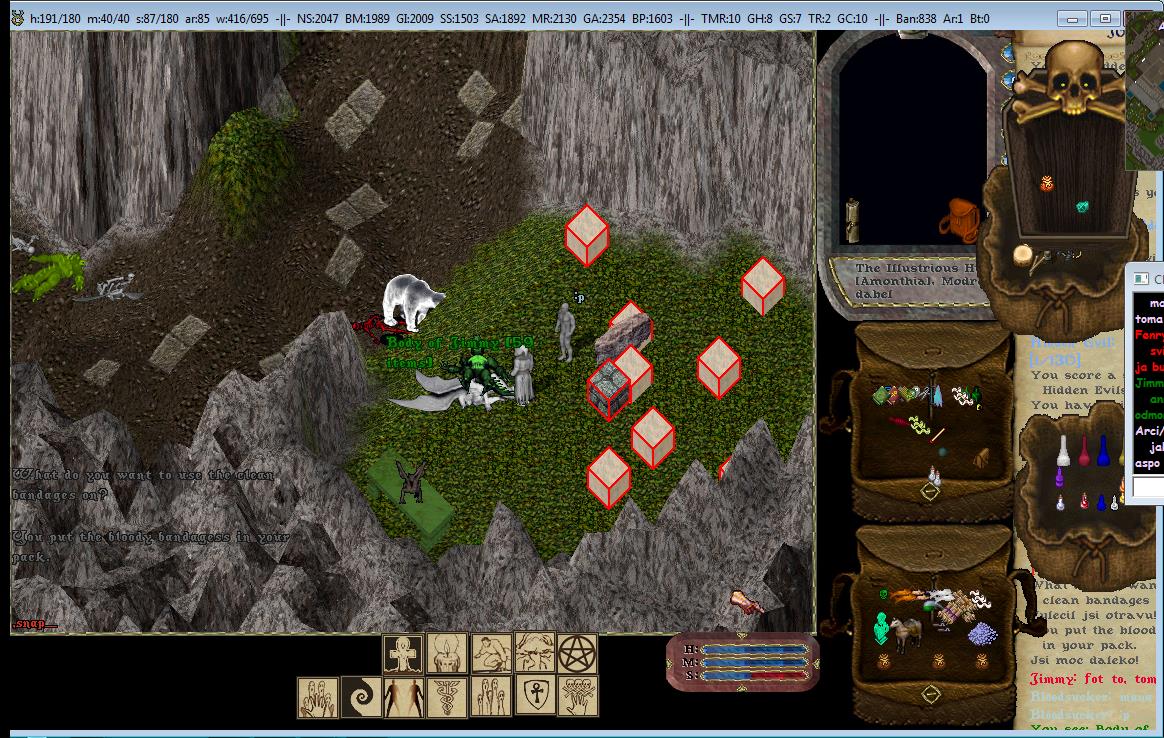Select the orange pouch in the coffin container
This screenshot has width=1164, height=738.
pyautogui.click(x=1047, y=183)
